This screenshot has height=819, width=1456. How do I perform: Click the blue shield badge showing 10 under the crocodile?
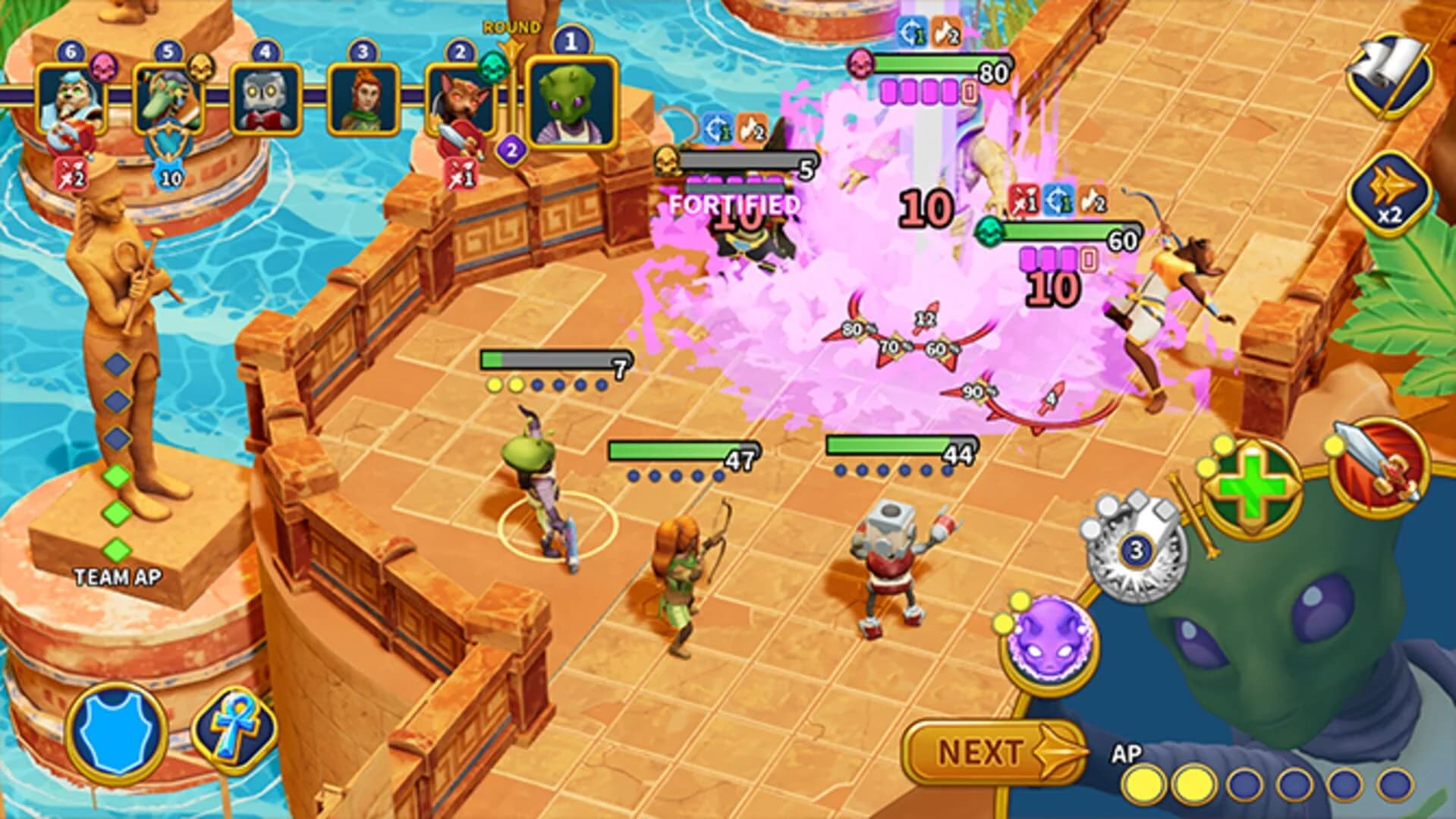click(x=171, y=174)
